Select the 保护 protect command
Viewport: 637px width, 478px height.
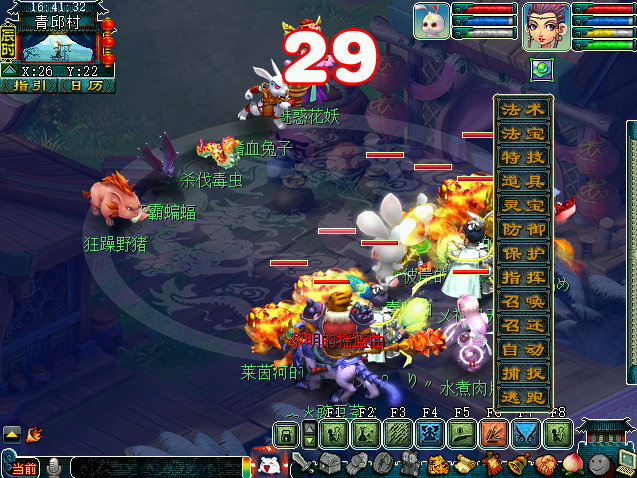coord(523,254)
